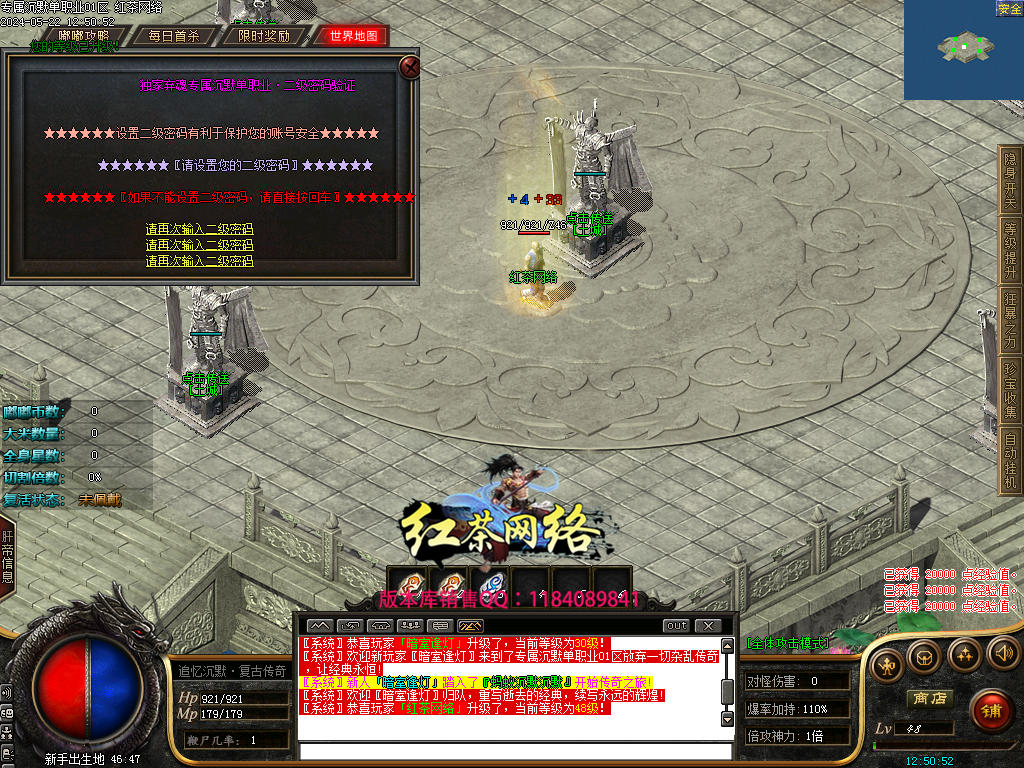Open the 嘟嘟攻略 guide tab

tap(84, 36)
